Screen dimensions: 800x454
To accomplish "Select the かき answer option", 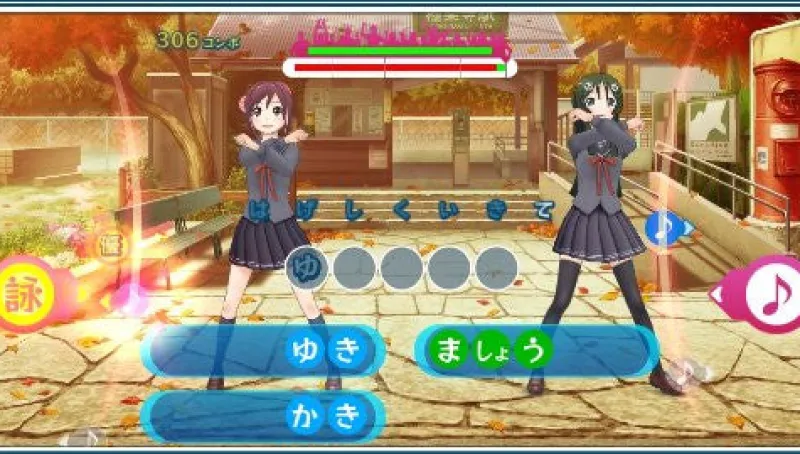I will pos(265,416).
